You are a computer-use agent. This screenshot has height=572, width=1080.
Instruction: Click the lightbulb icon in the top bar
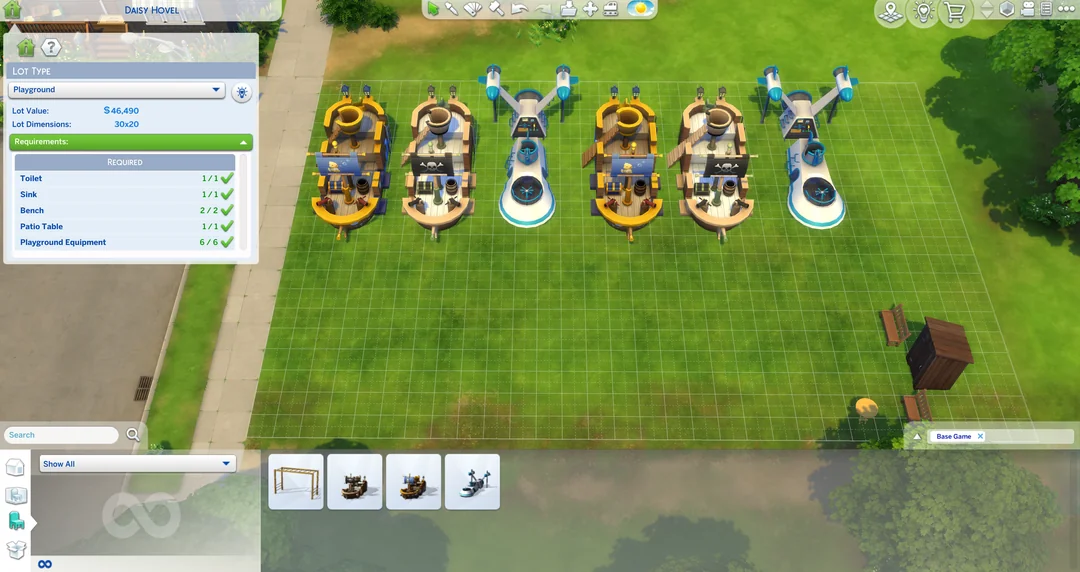coord(922,13)
